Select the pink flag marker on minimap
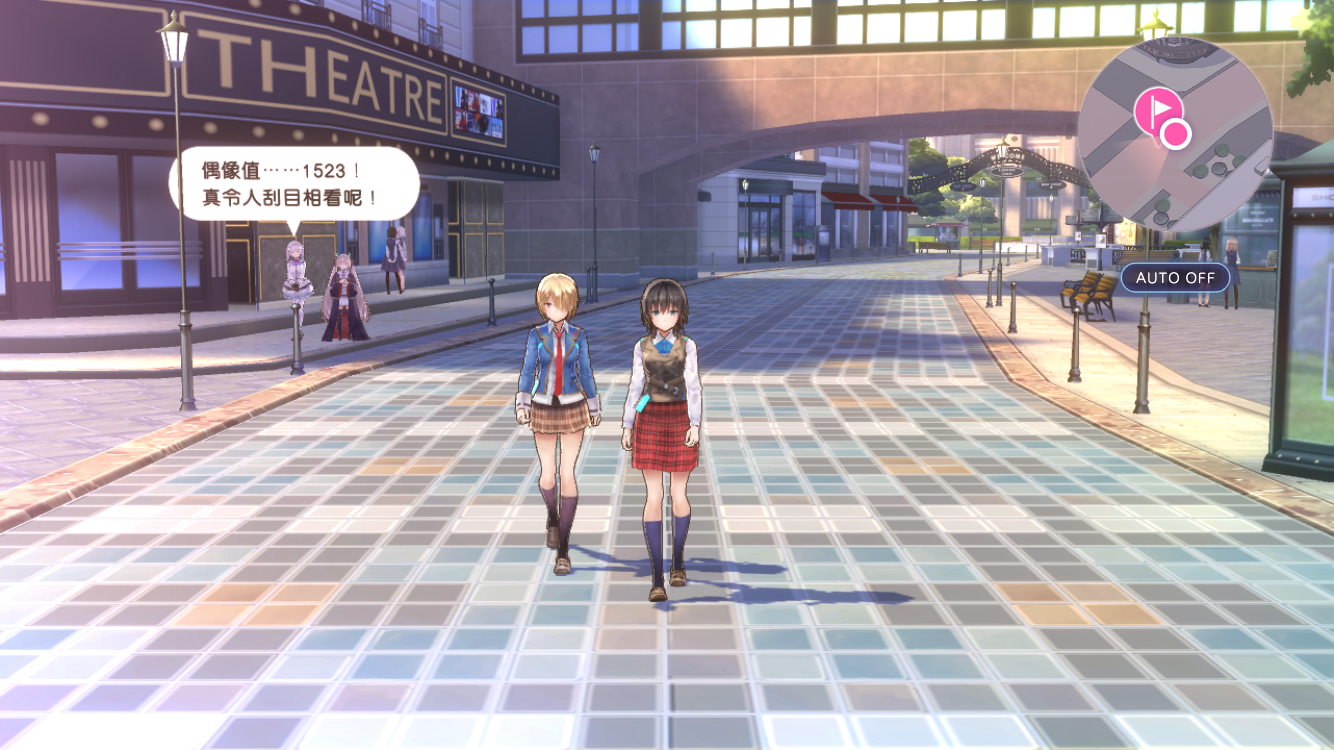Image resolution: width=1334 pixels, height=750 pixels. [x=1158, y=108]
